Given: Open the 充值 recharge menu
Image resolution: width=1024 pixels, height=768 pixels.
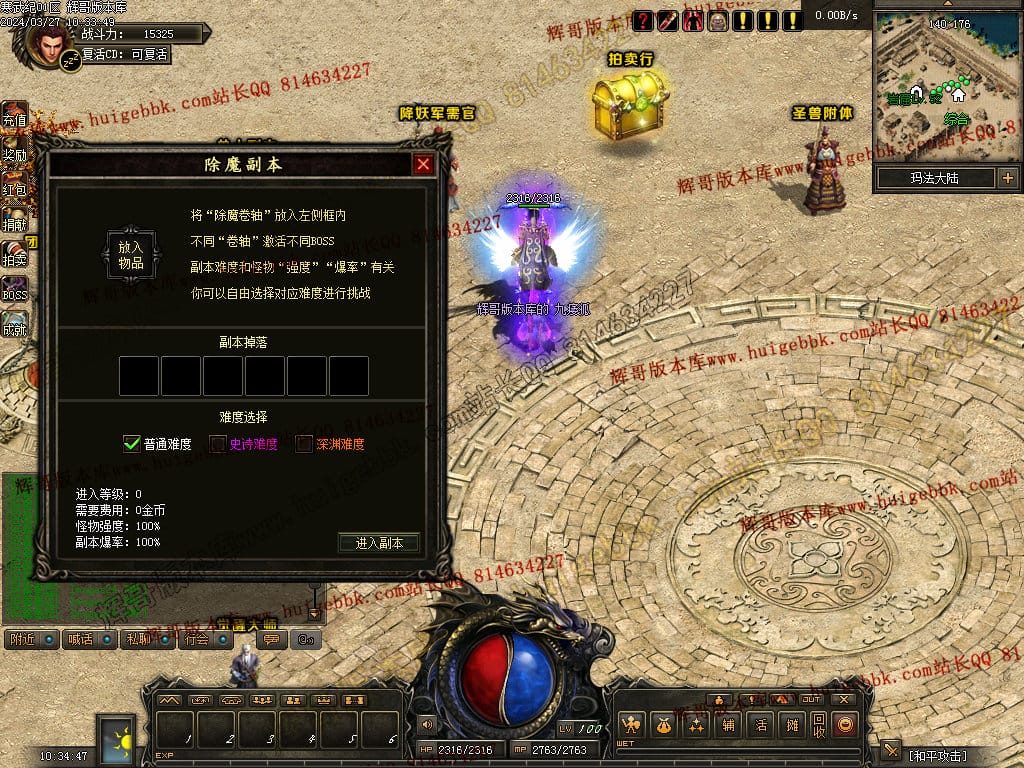Looking at the screenshot, I should point(14,115).
